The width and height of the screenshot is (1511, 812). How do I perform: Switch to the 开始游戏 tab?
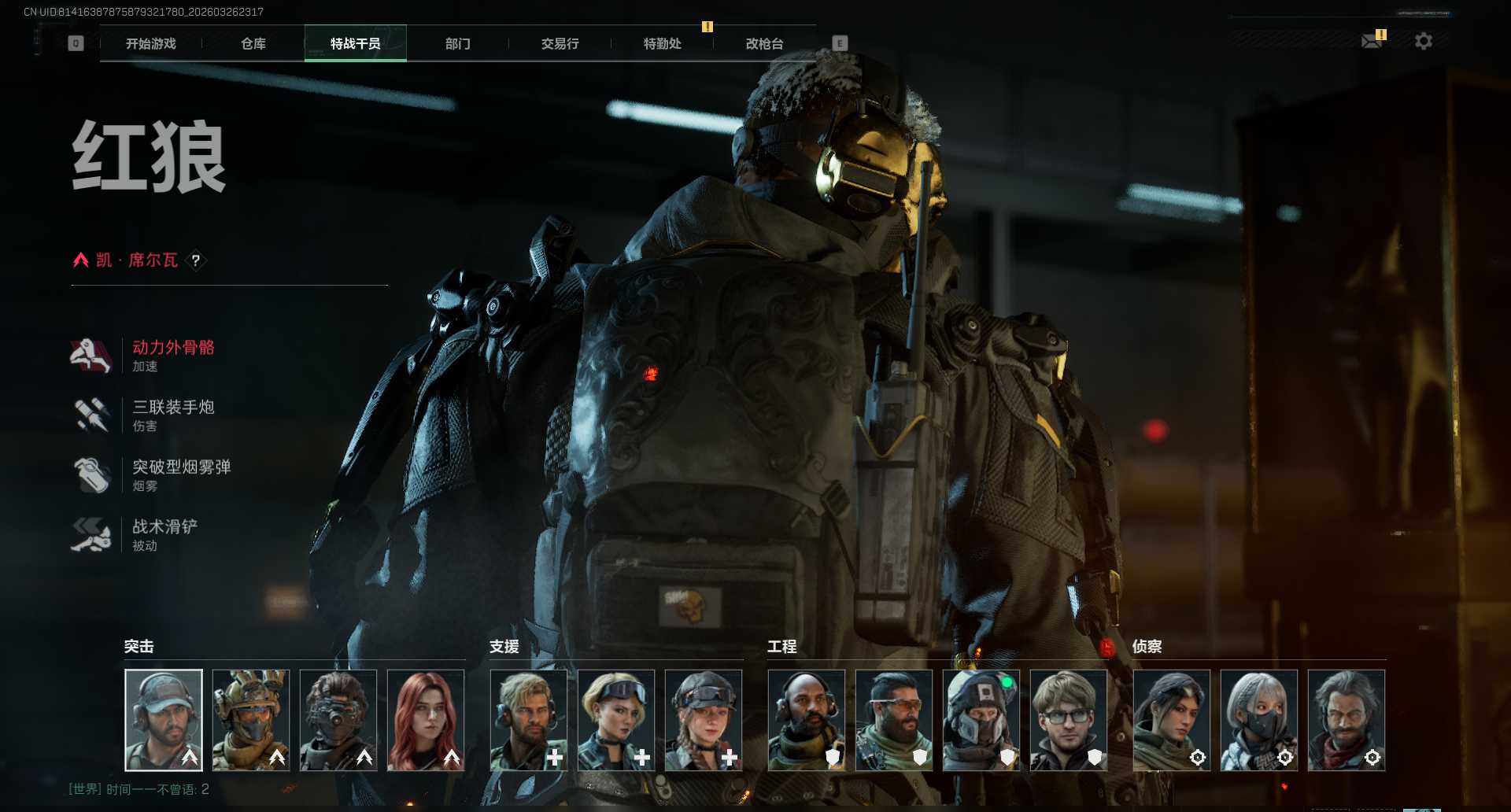[x=151, y=44]
